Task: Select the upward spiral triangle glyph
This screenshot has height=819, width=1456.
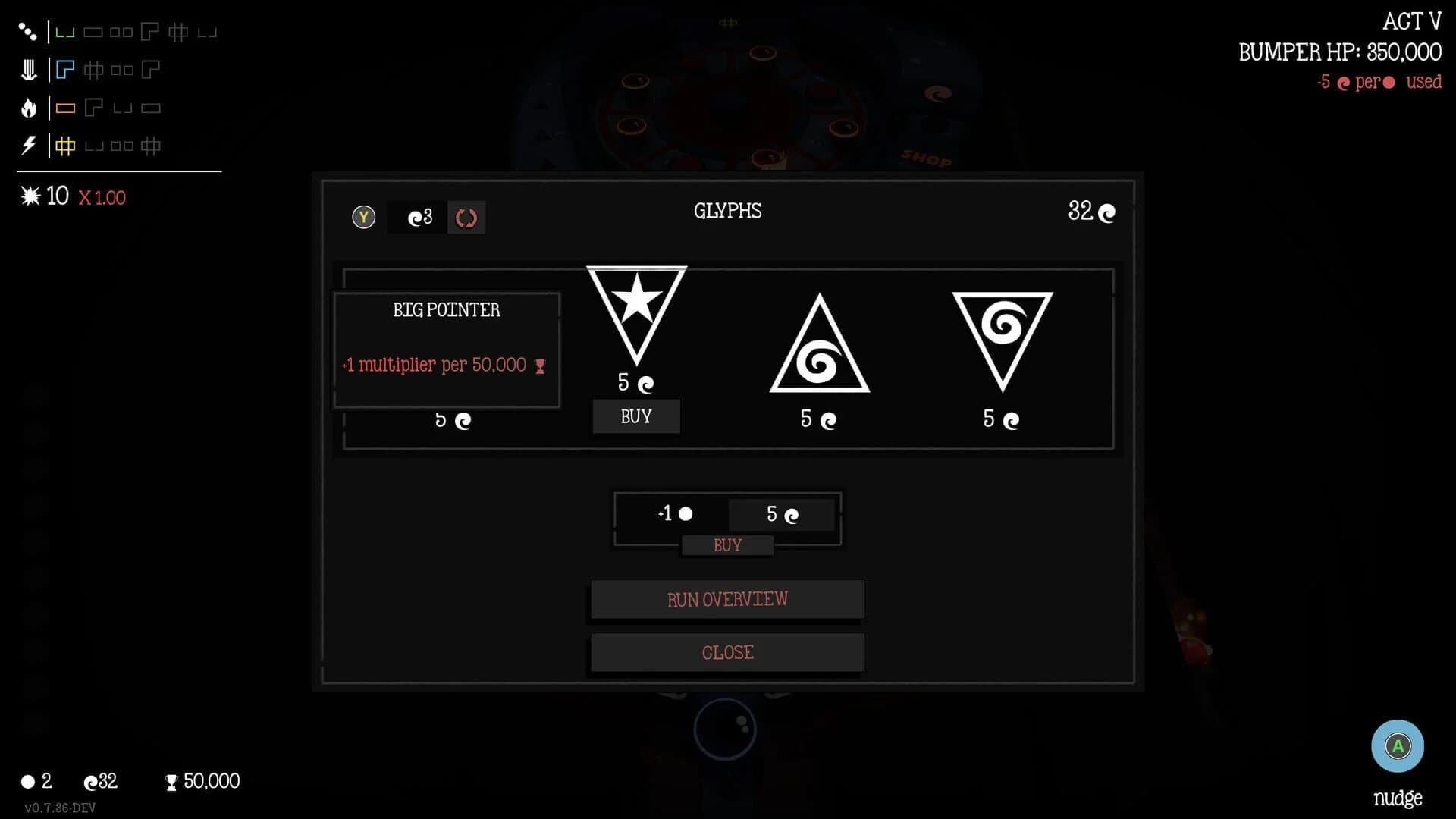Action: pyautogui.click(x=819, y=345)
